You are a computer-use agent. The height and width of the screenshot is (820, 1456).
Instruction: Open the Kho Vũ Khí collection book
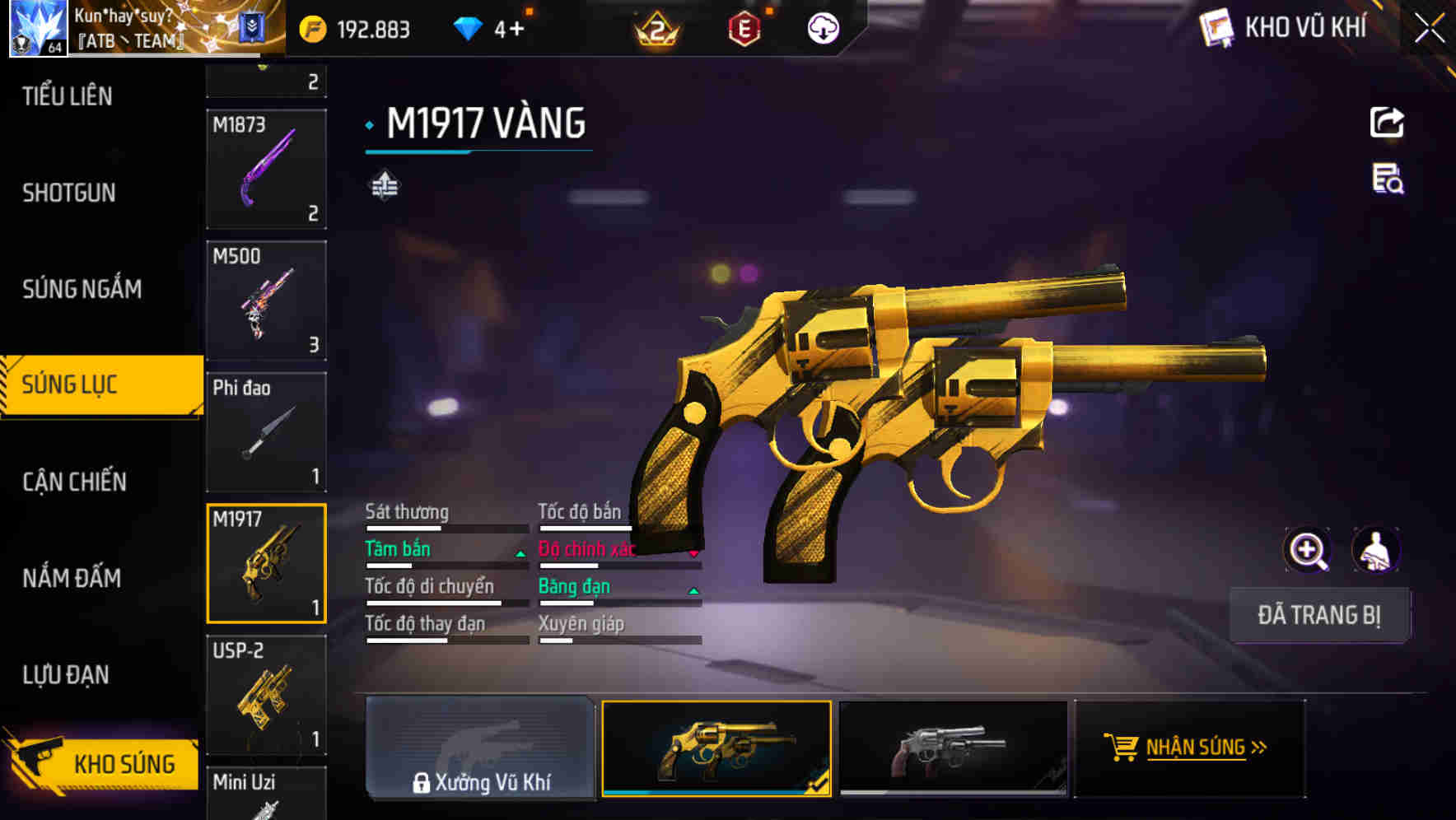pyautogui.click(x=1285, y=28)
